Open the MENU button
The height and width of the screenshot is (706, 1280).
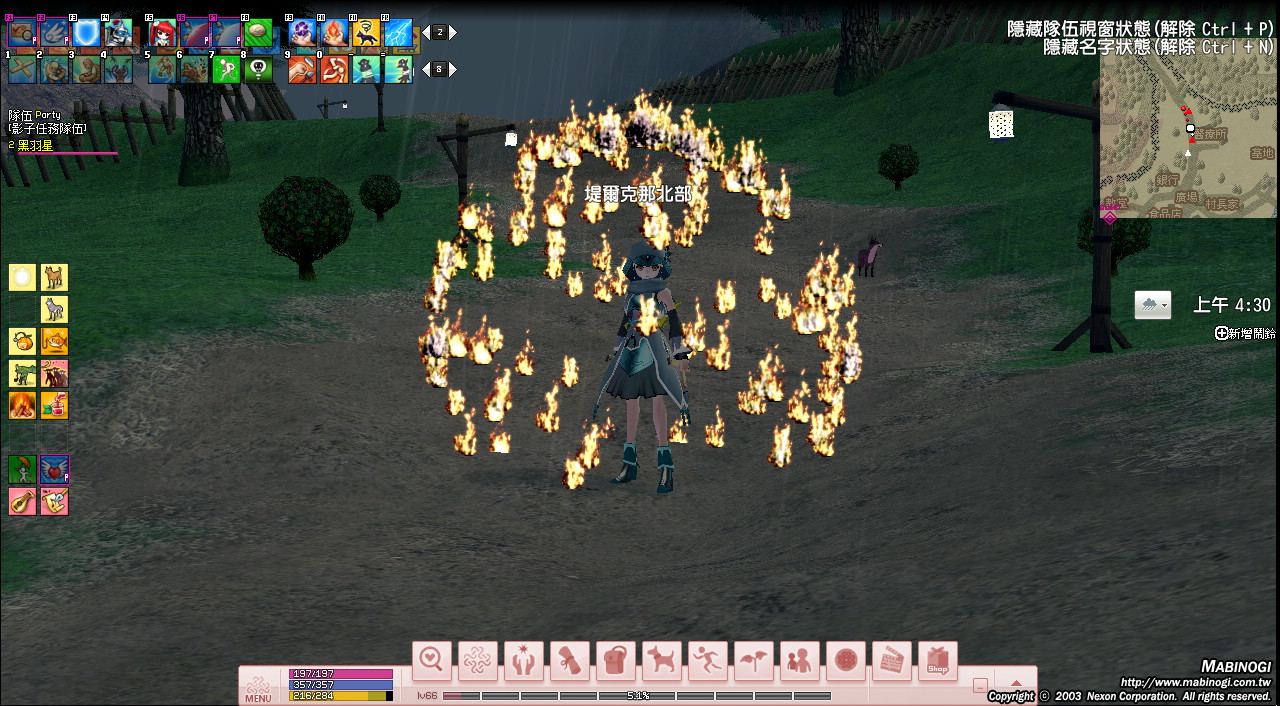pyautogui.click(x=258, y=688)
